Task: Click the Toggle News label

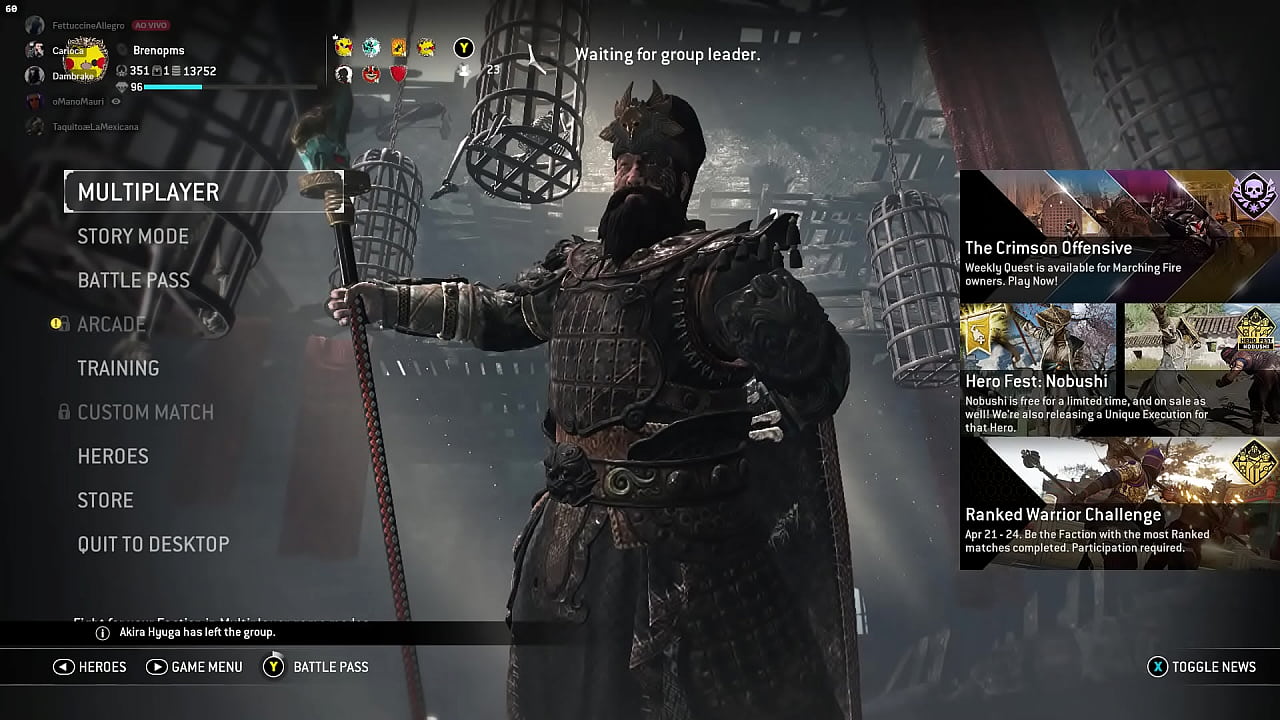Action: click(x=1213, y=667)
